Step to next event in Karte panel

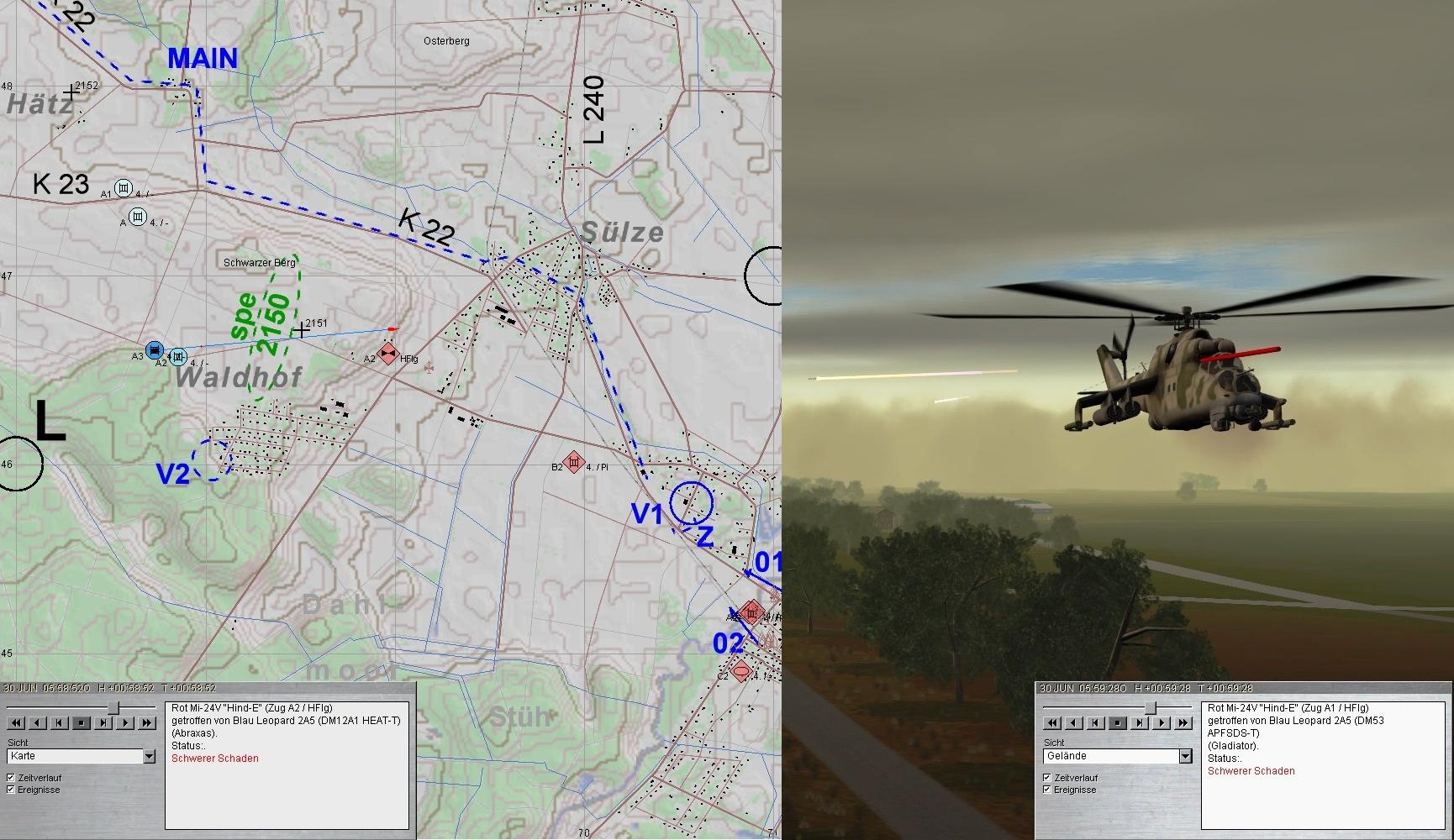click(x=103, y=722)
